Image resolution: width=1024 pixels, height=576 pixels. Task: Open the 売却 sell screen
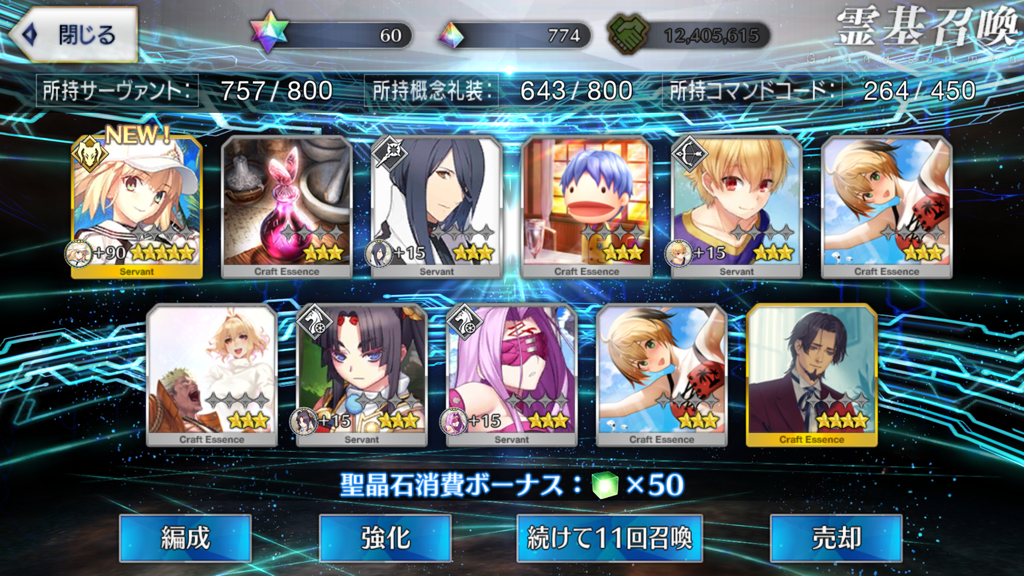[835, 538]
